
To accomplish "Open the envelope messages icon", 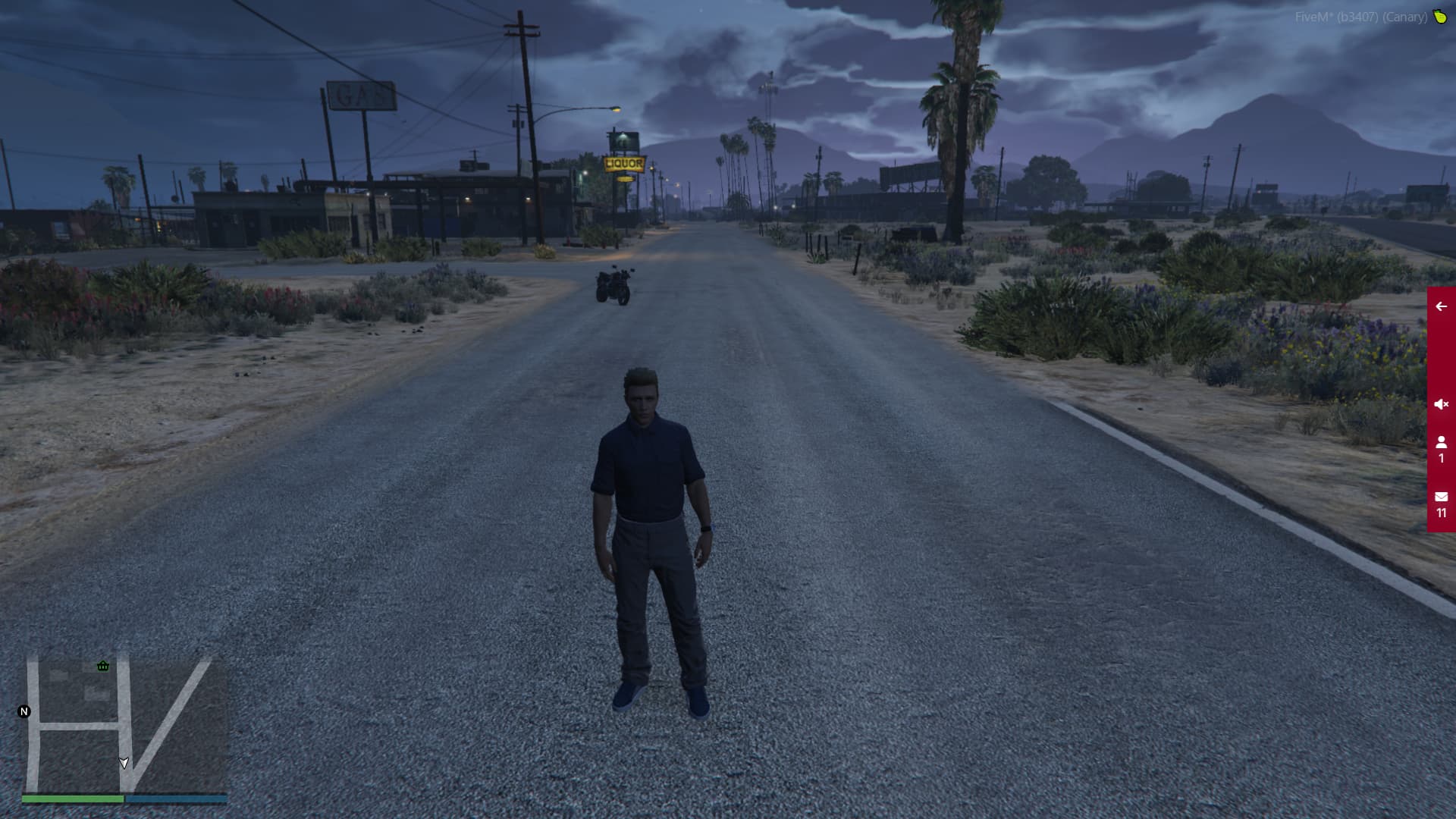I will tap(1441, 504).
